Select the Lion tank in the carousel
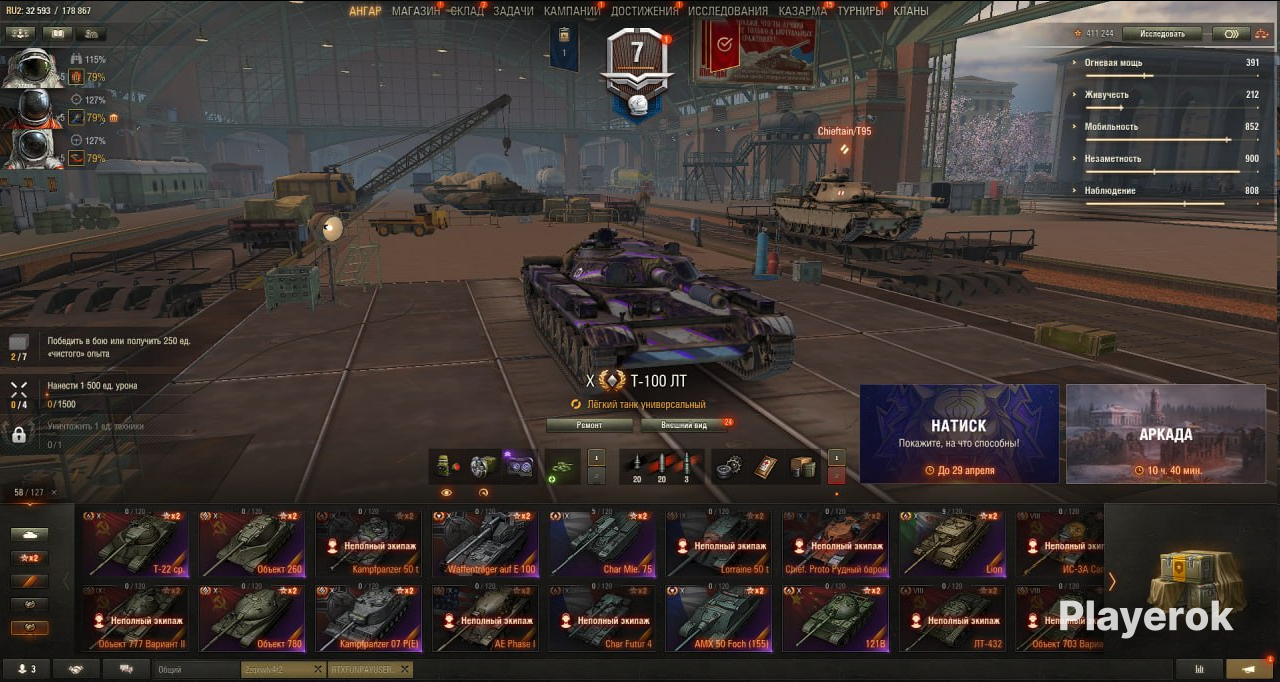 pos(951,544)
